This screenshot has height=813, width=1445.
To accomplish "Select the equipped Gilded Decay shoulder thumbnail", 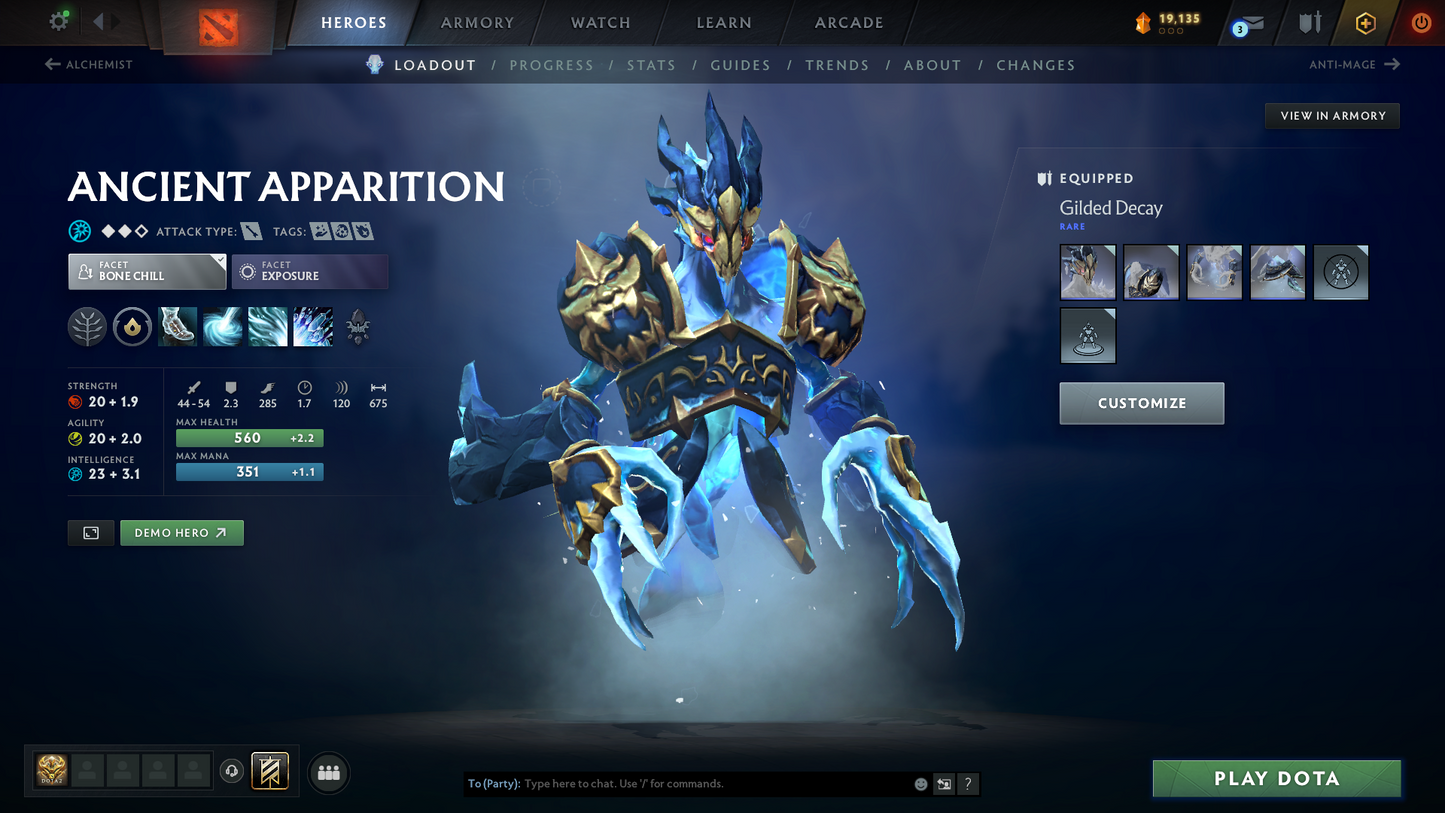I will point(1151,271).
